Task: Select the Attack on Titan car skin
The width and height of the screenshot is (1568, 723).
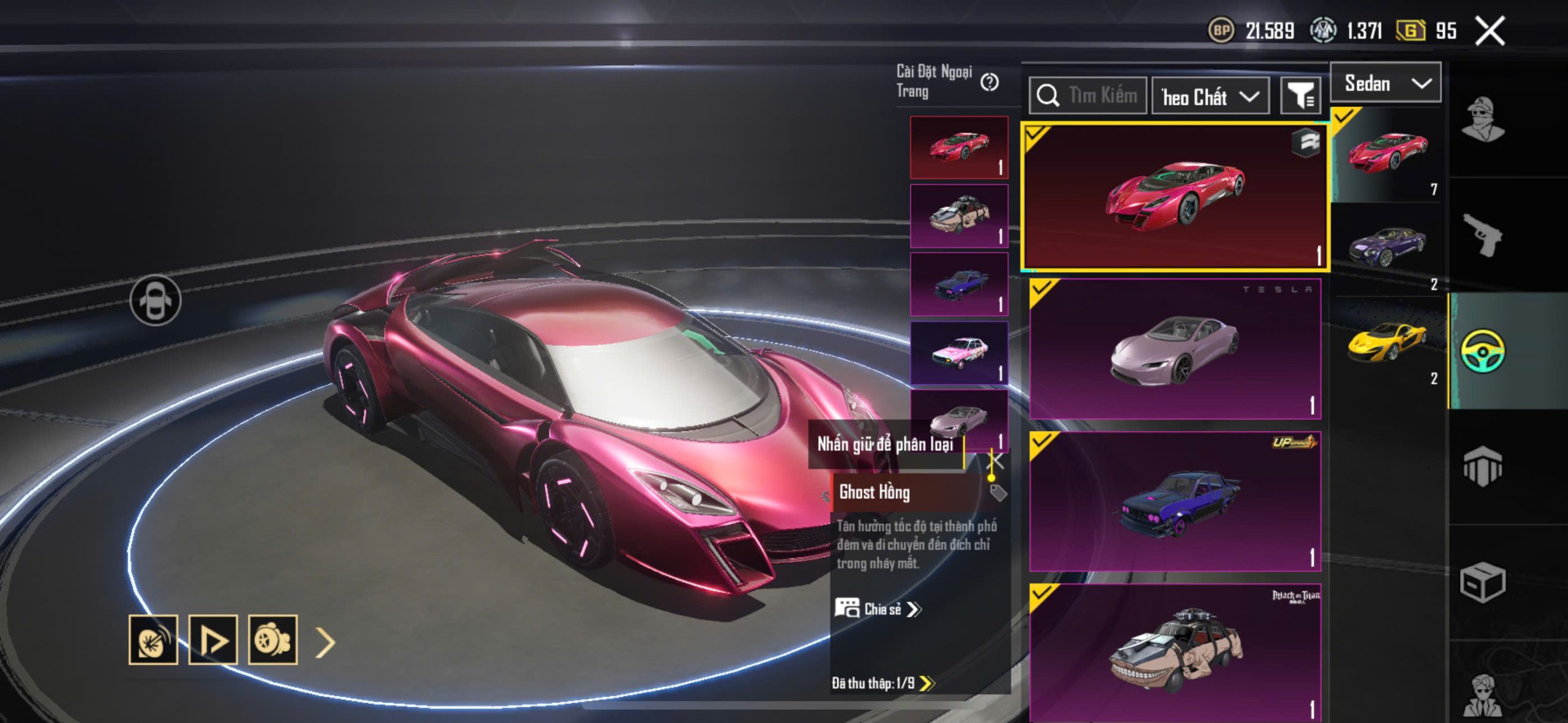Action: coord(1175,653)
